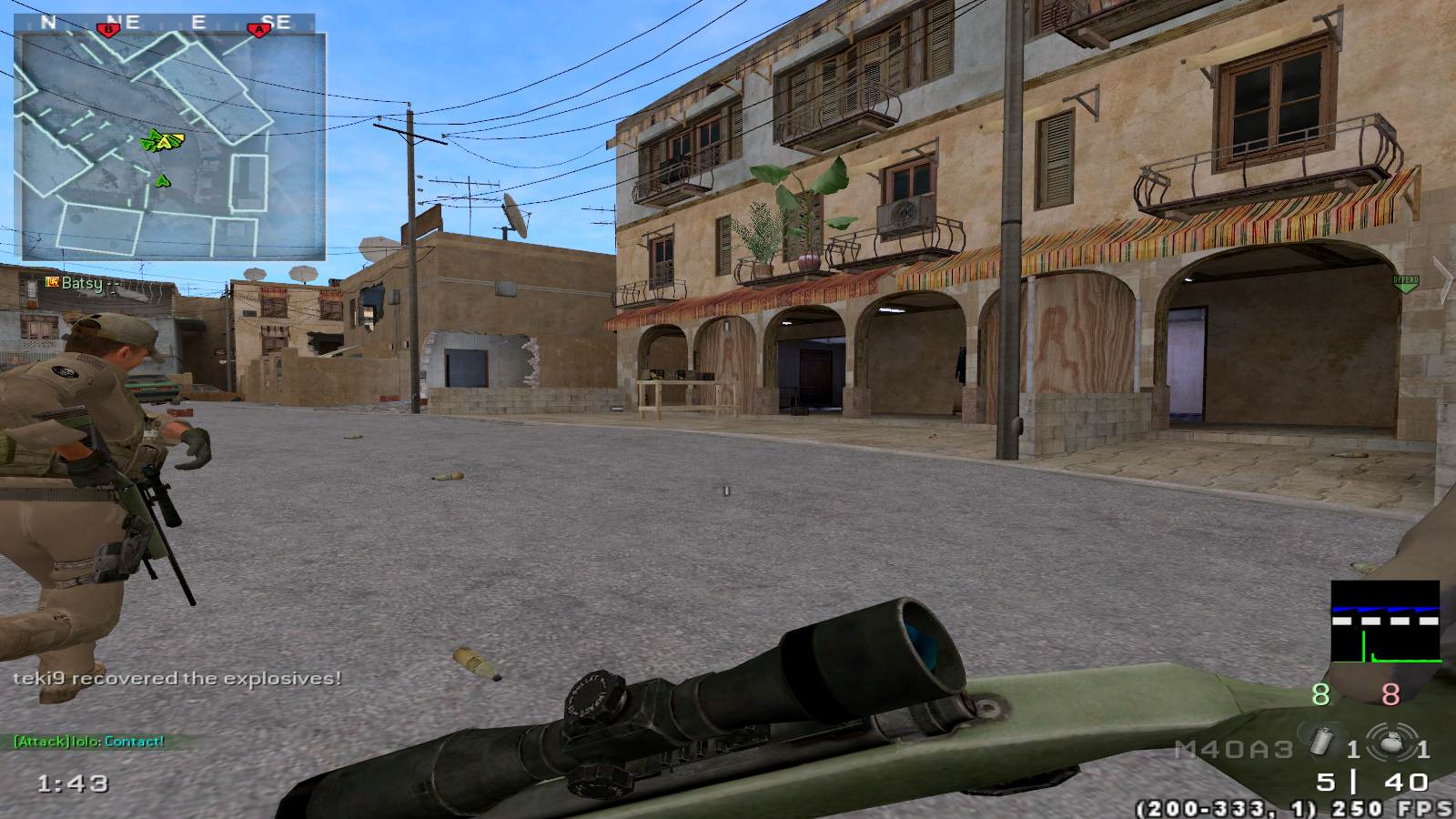Click the green Defend objective marker
Viewport: 1456px width, 819px height.
pos(1406,283)
